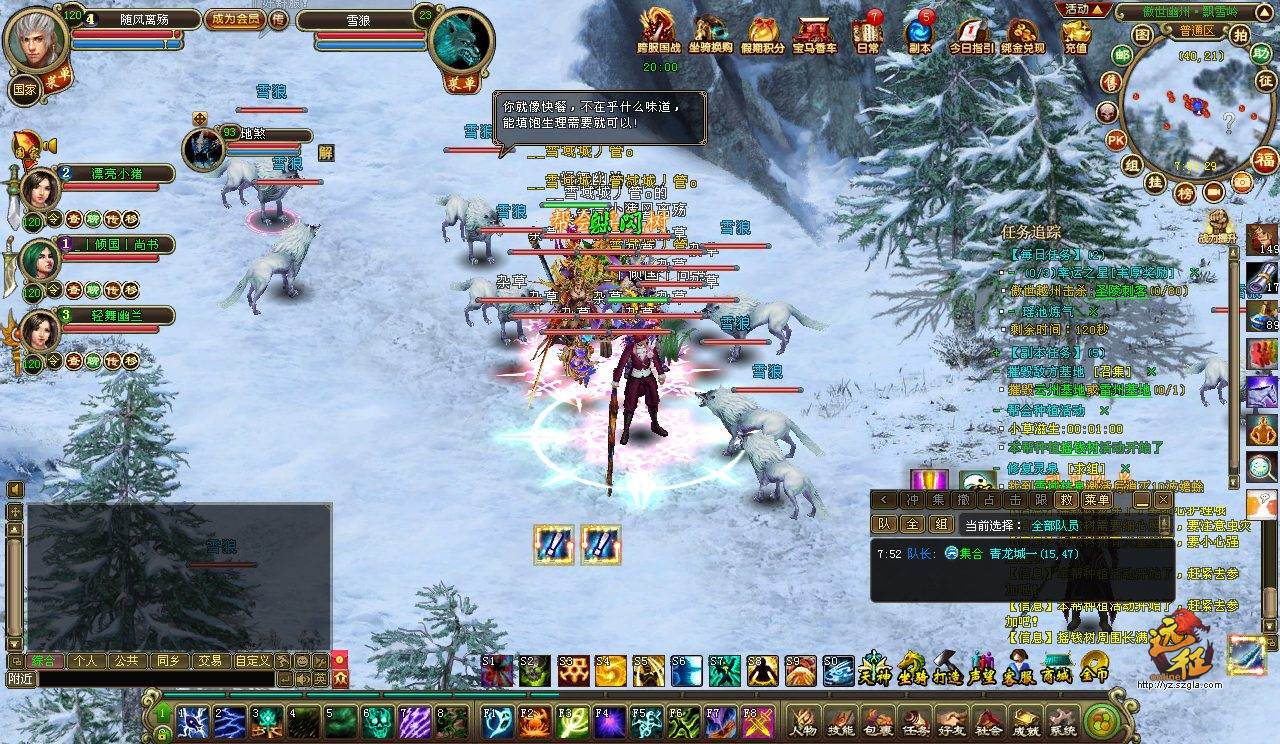Open the 坐骑 mount icon

coord(911,668)
